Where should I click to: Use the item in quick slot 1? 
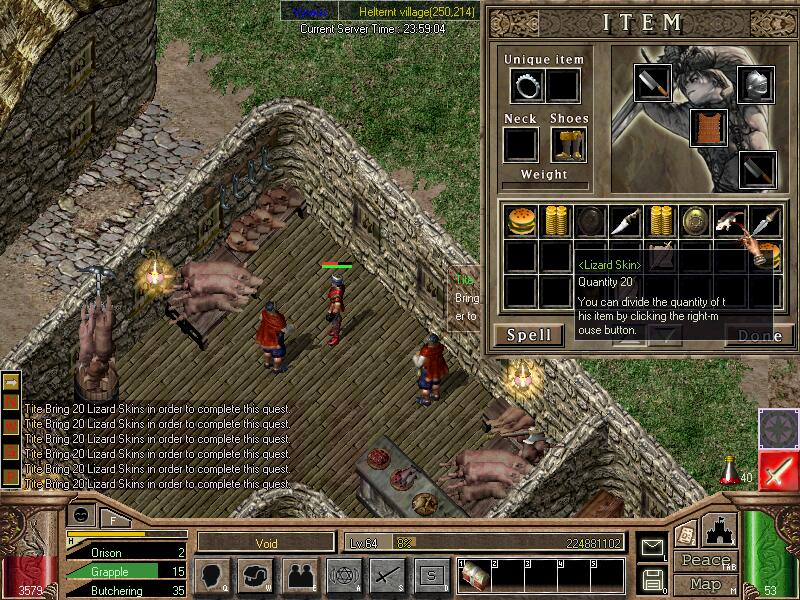(472, 578)
